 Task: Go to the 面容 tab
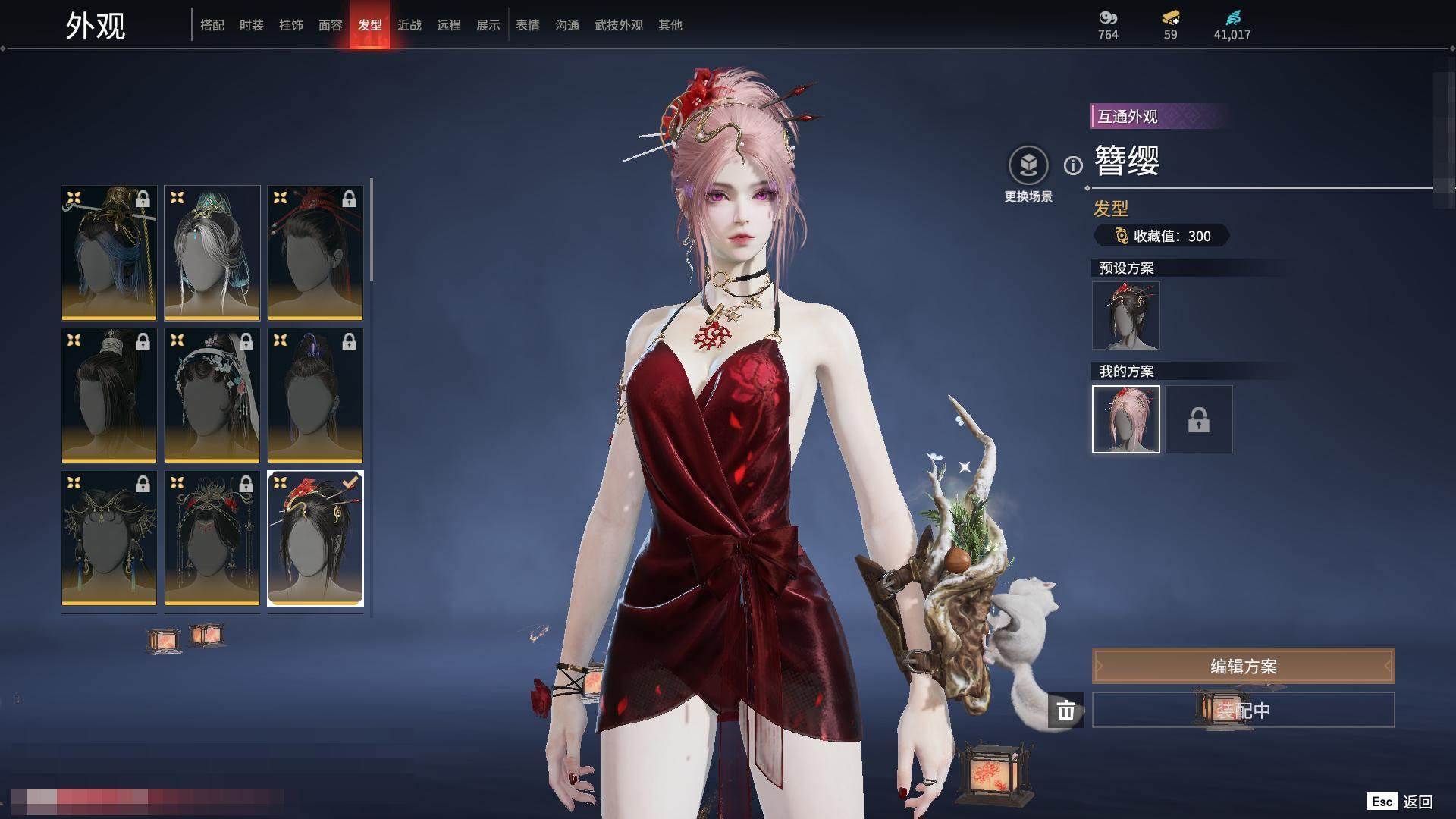tap(331, 25)
